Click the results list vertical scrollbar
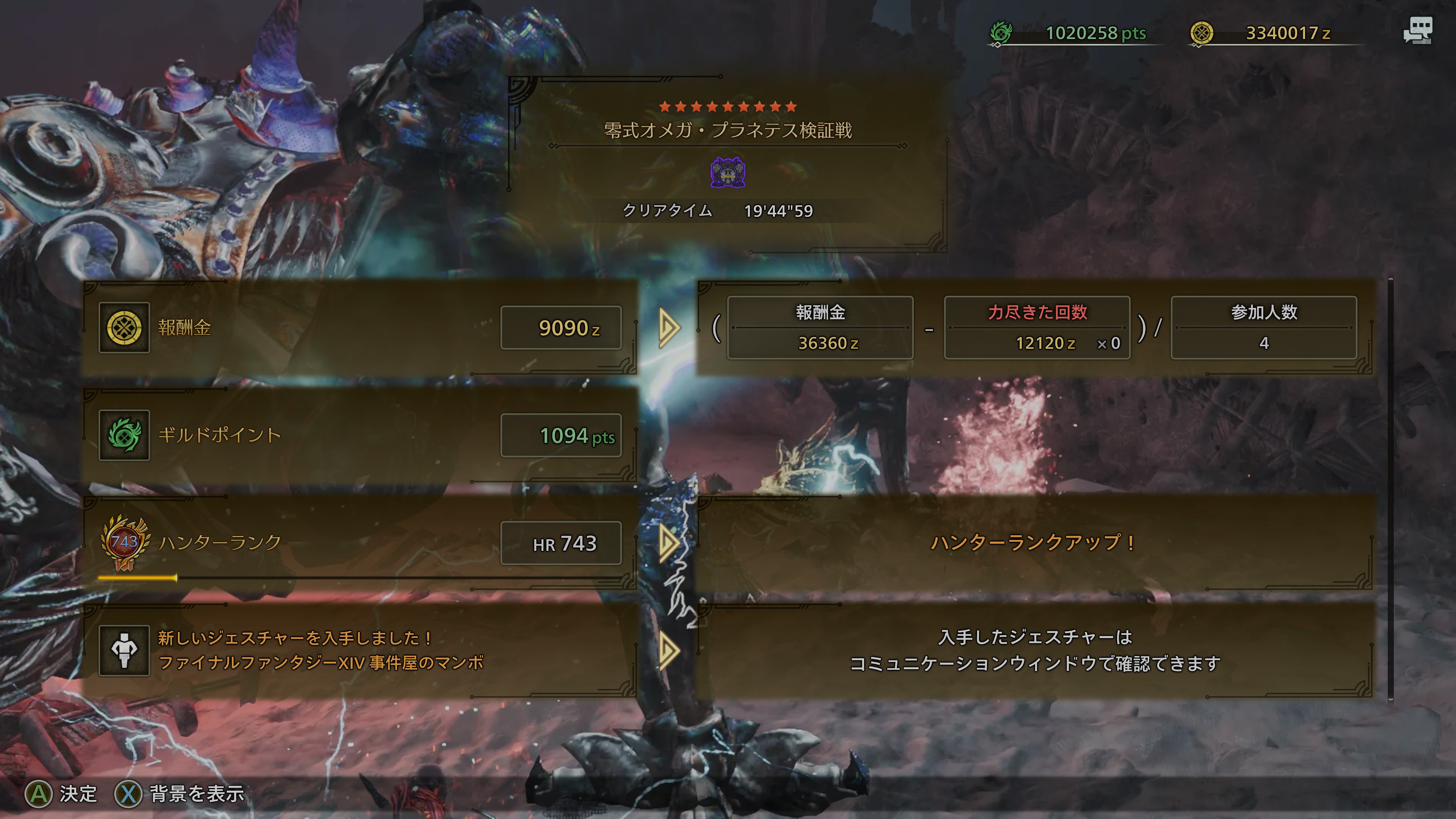 click(1390, 489)
